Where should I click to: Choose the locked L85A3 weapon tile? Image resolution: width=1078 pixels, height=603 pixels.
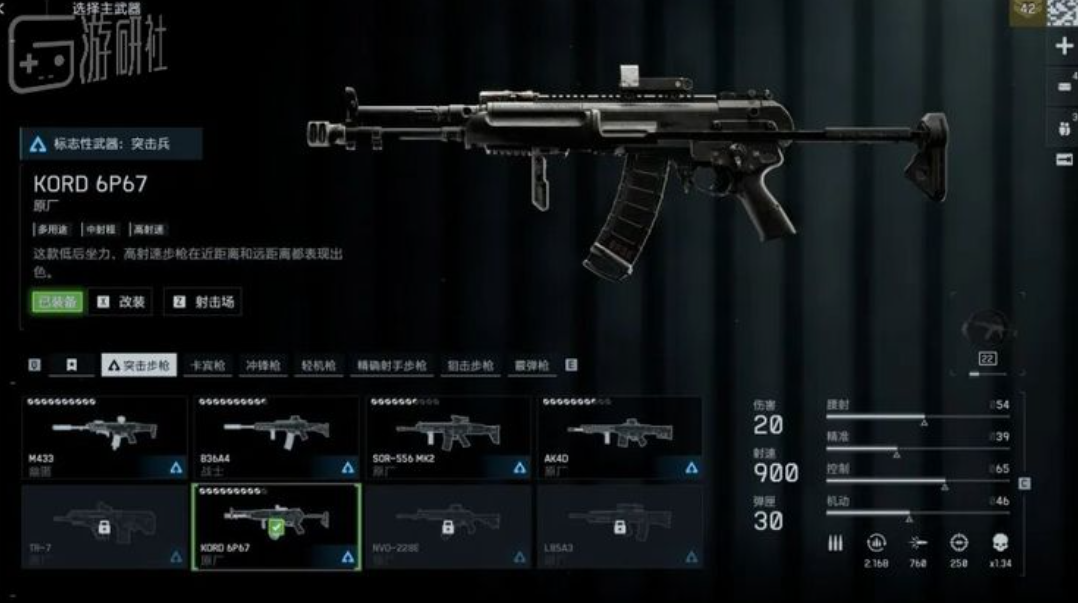[x=621, y=526]
